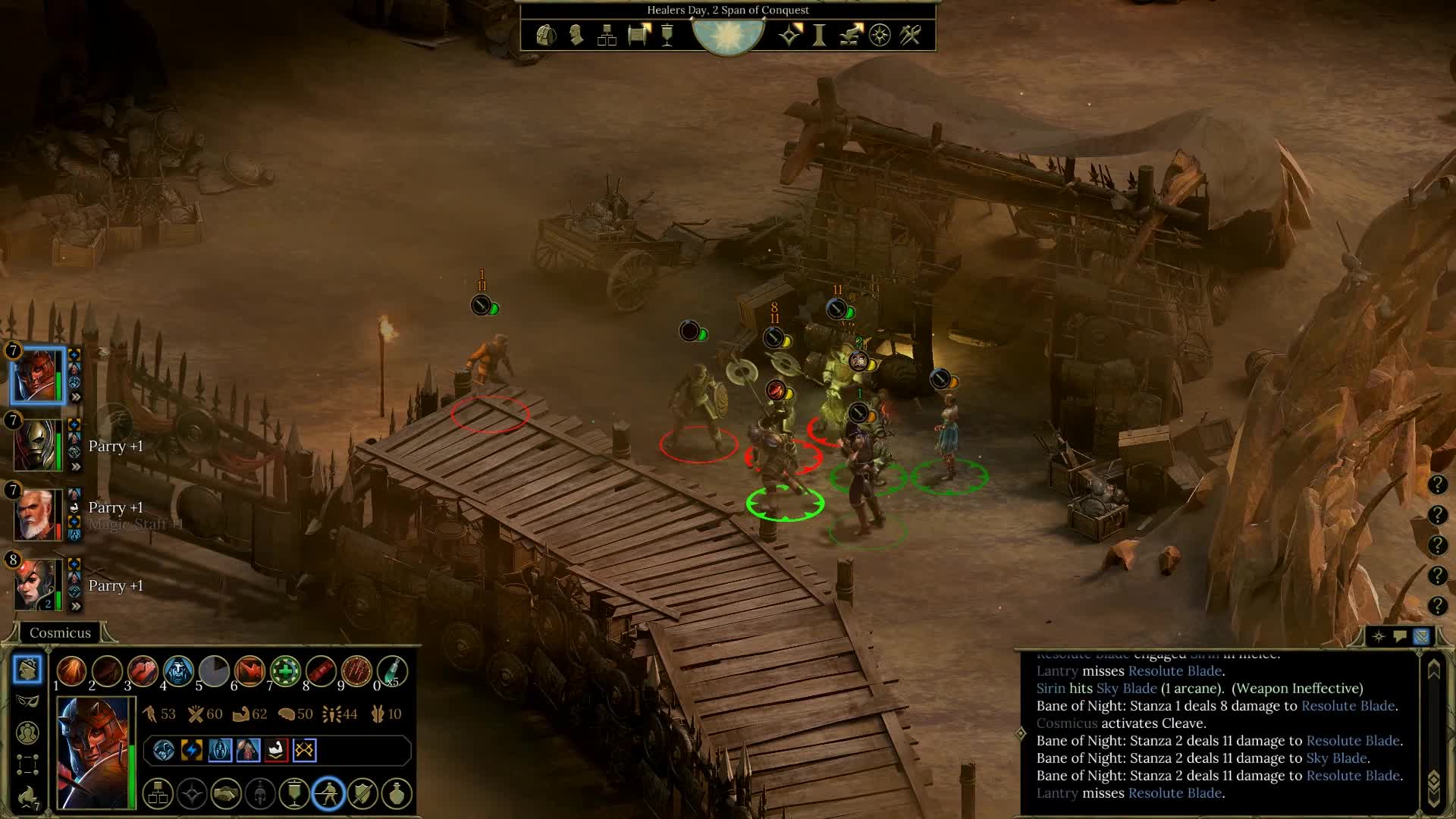Select the masked companion's party portrait

[x=36, y=445]
